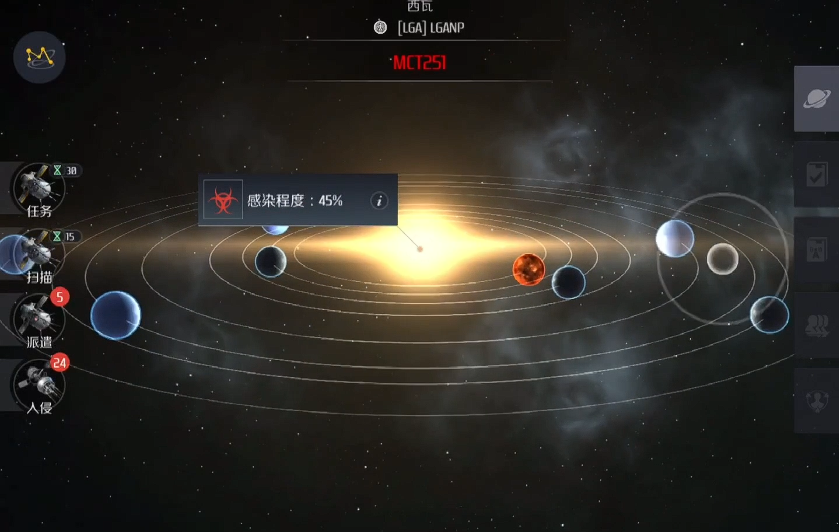The image size is (839, 532).
Task: Open the constellation star map icon
Action: click(x=40, y=56)
